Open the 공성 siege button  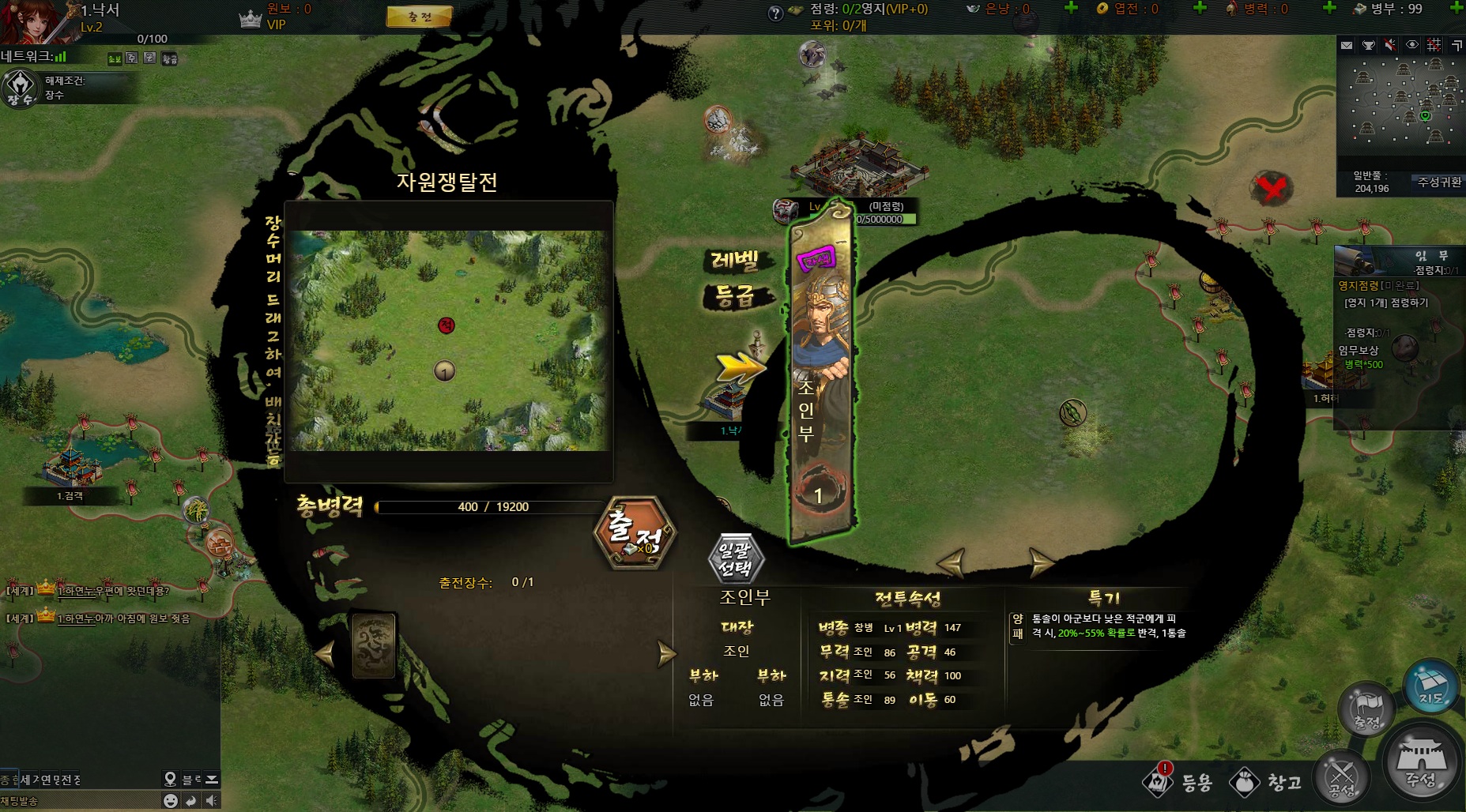[x=1341, y=777]
